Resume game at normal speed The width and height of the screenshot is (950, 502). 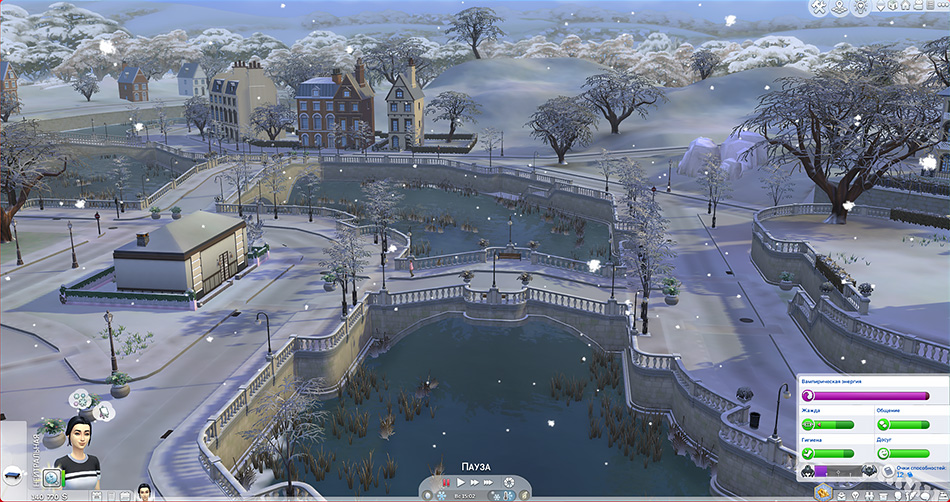(x=460, y=484)
